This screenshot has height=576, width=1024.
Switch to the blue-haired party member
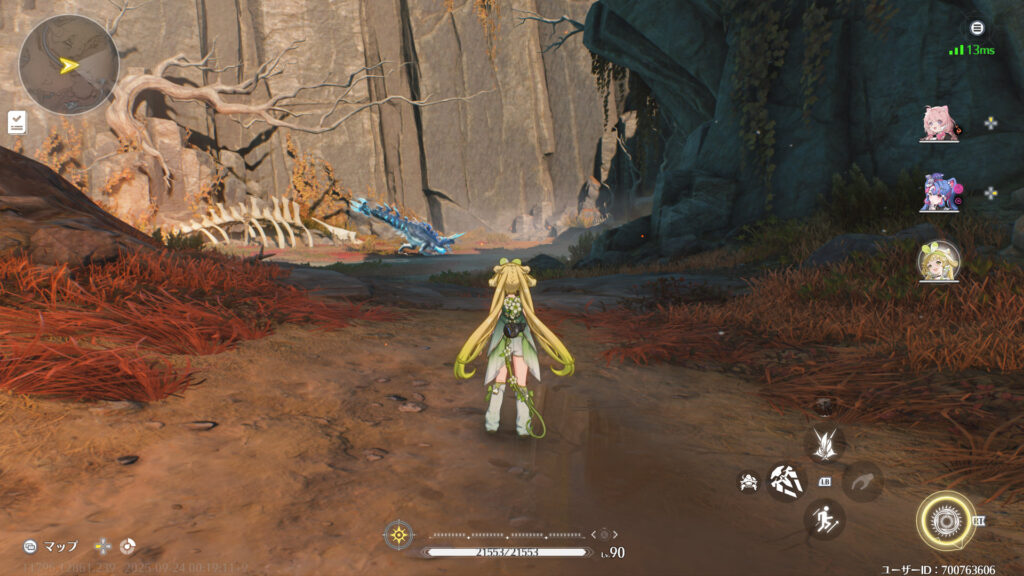coord(939,192)
